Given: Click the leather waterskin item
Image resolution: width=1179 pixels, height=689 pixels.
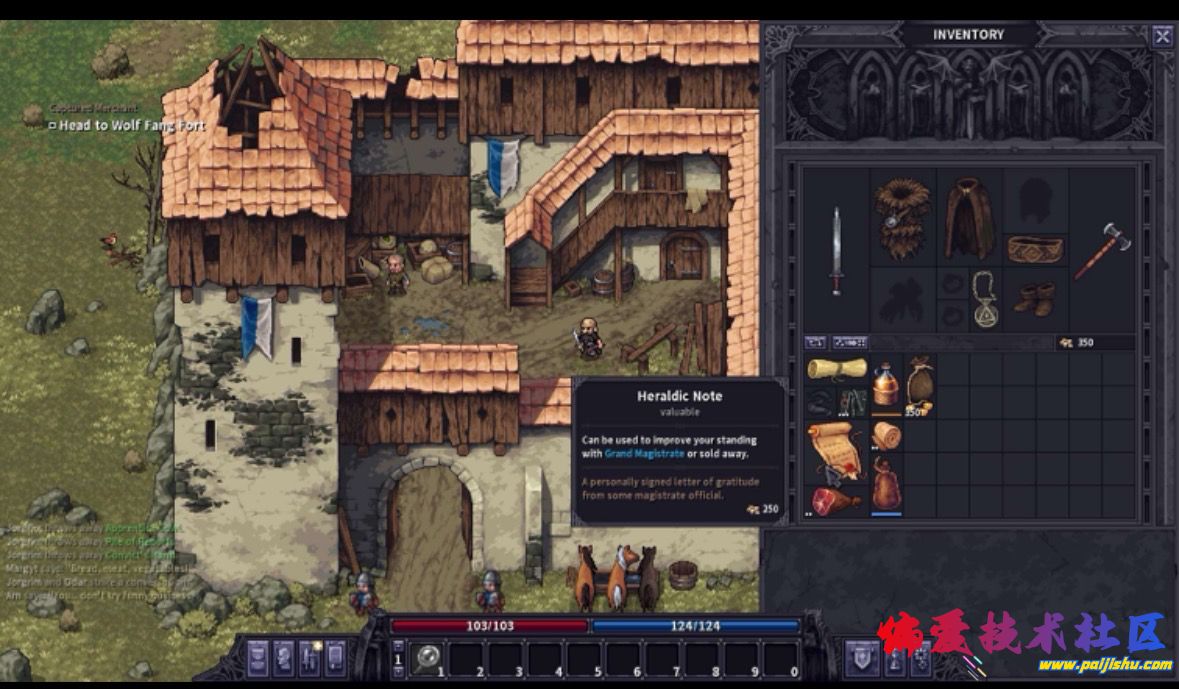Looking at the screenshot, I should click(x=885, y=487).
